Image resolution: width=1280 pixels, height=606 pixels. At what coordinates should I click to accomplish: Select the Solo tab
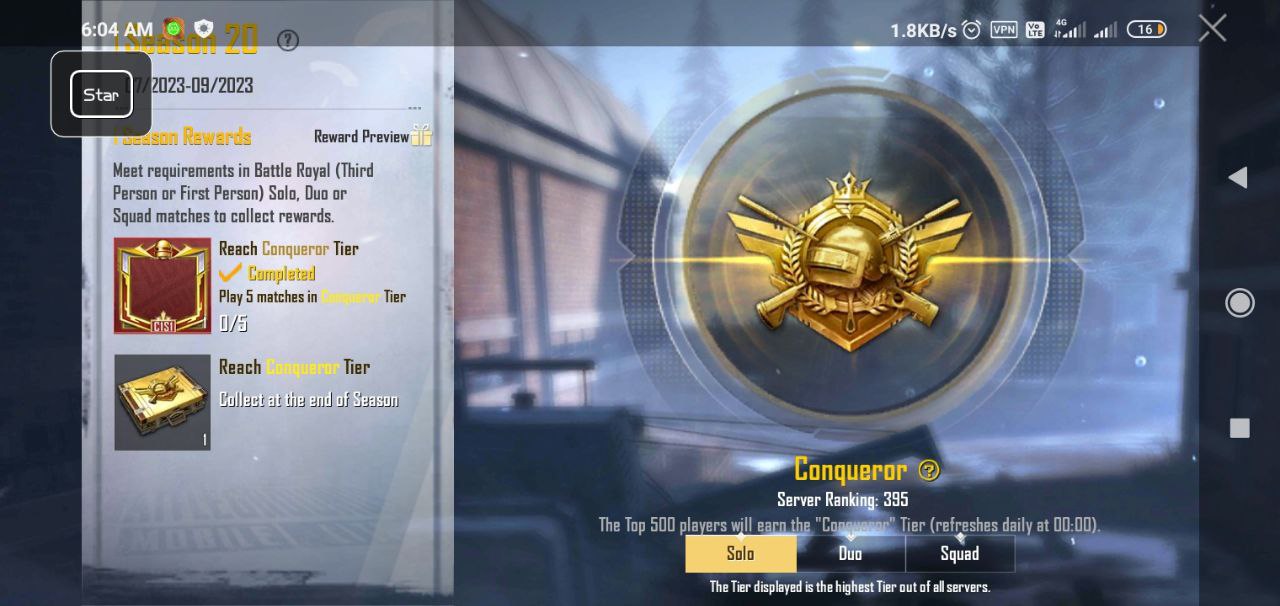click(x=740, y=554)
